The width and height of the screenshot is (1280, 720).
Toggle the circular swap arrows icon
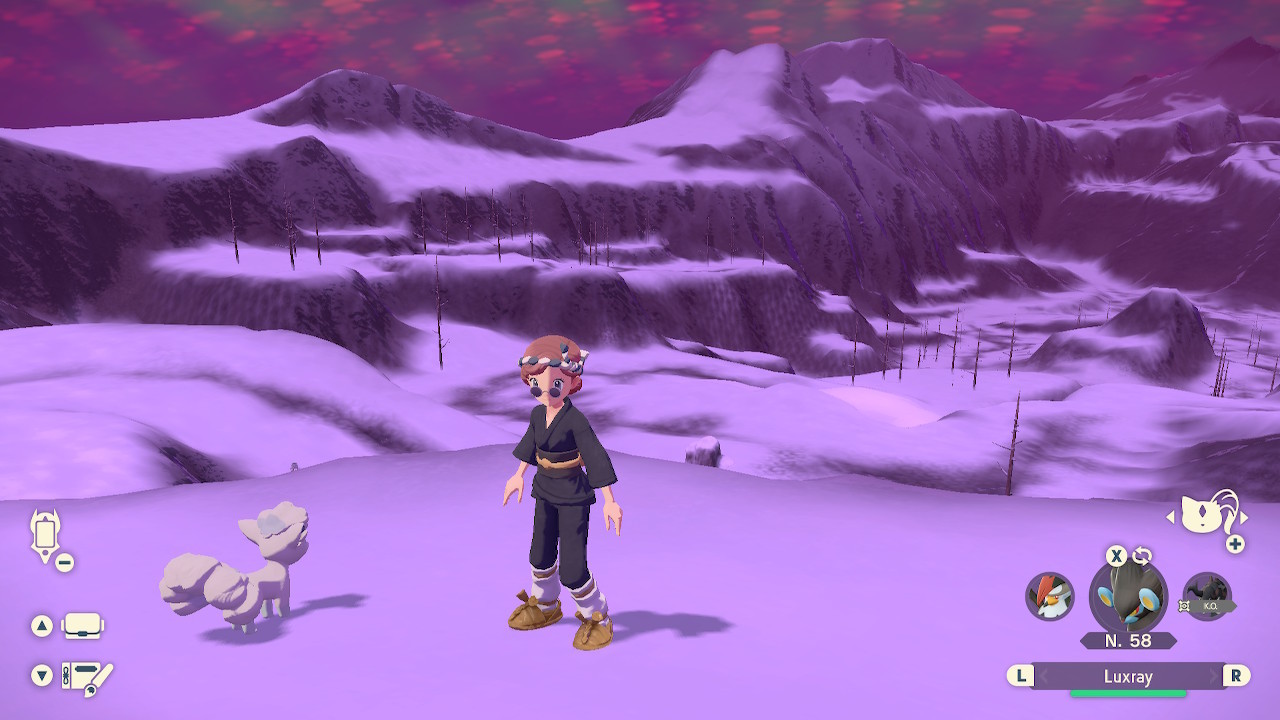click(x=1142, y=556)
